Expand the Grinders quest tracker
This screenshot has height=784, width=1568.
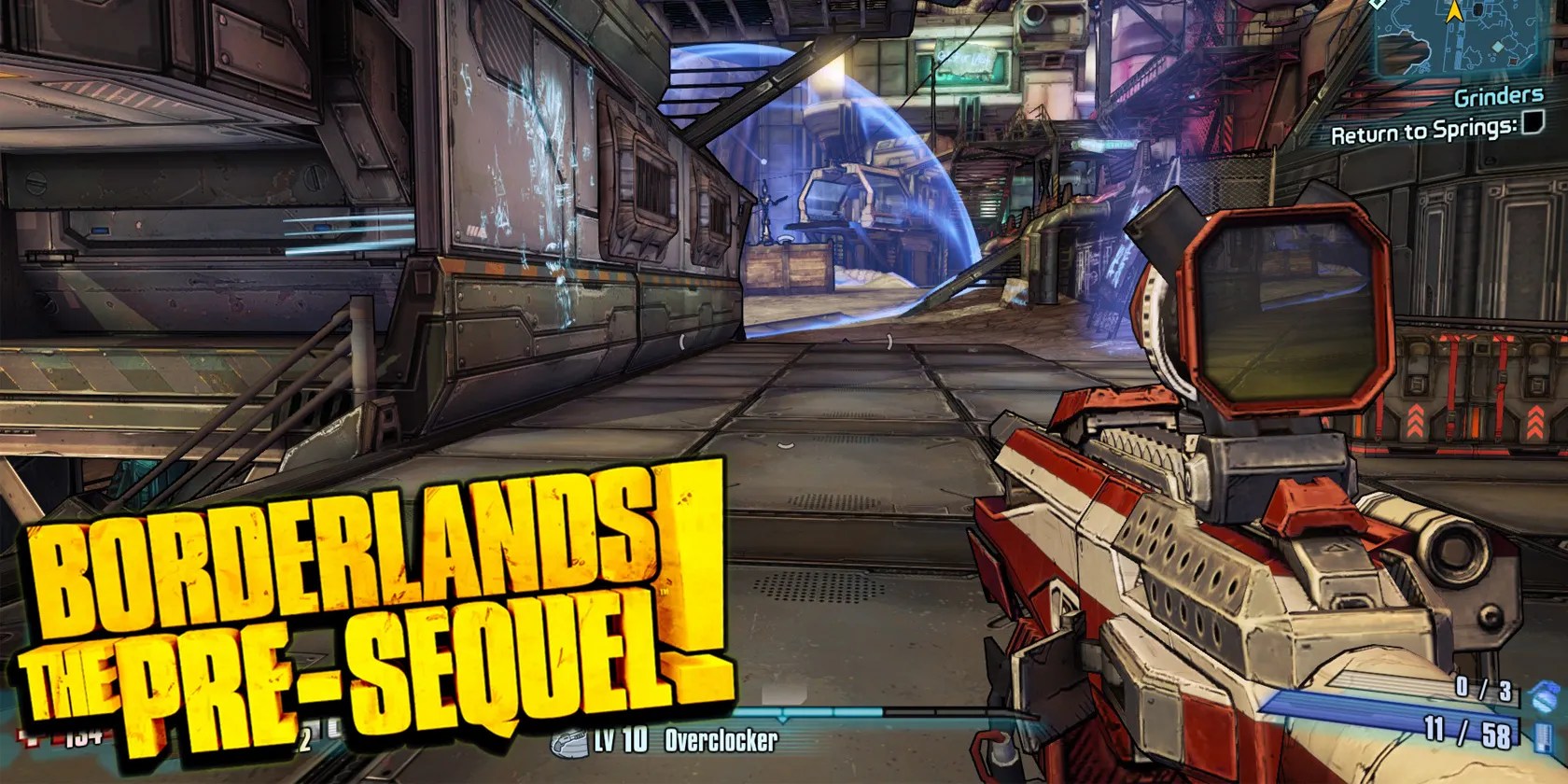tap(1498, 93)
